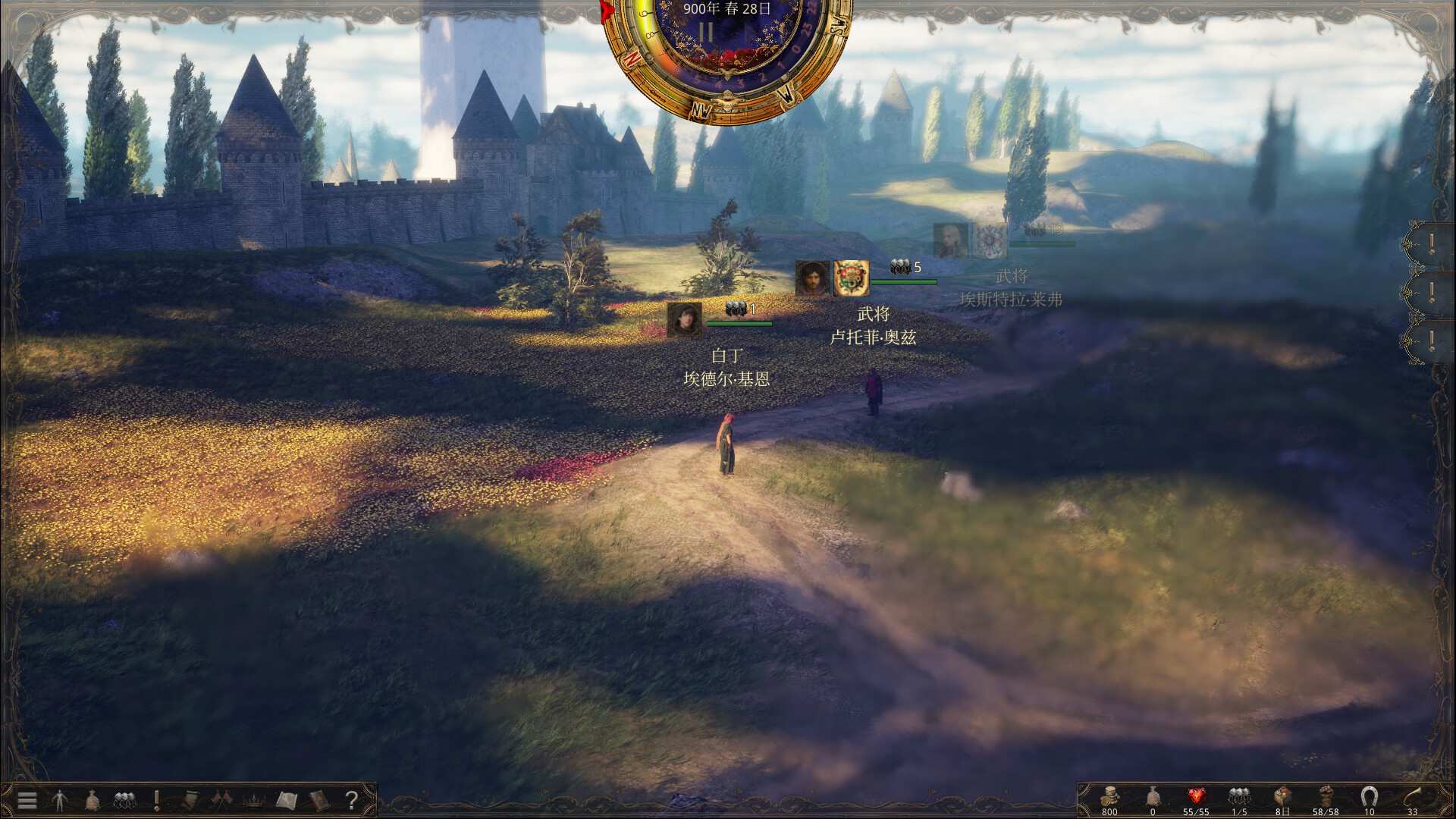
Task: Click the question mark help icon
Action: (353, 800)
